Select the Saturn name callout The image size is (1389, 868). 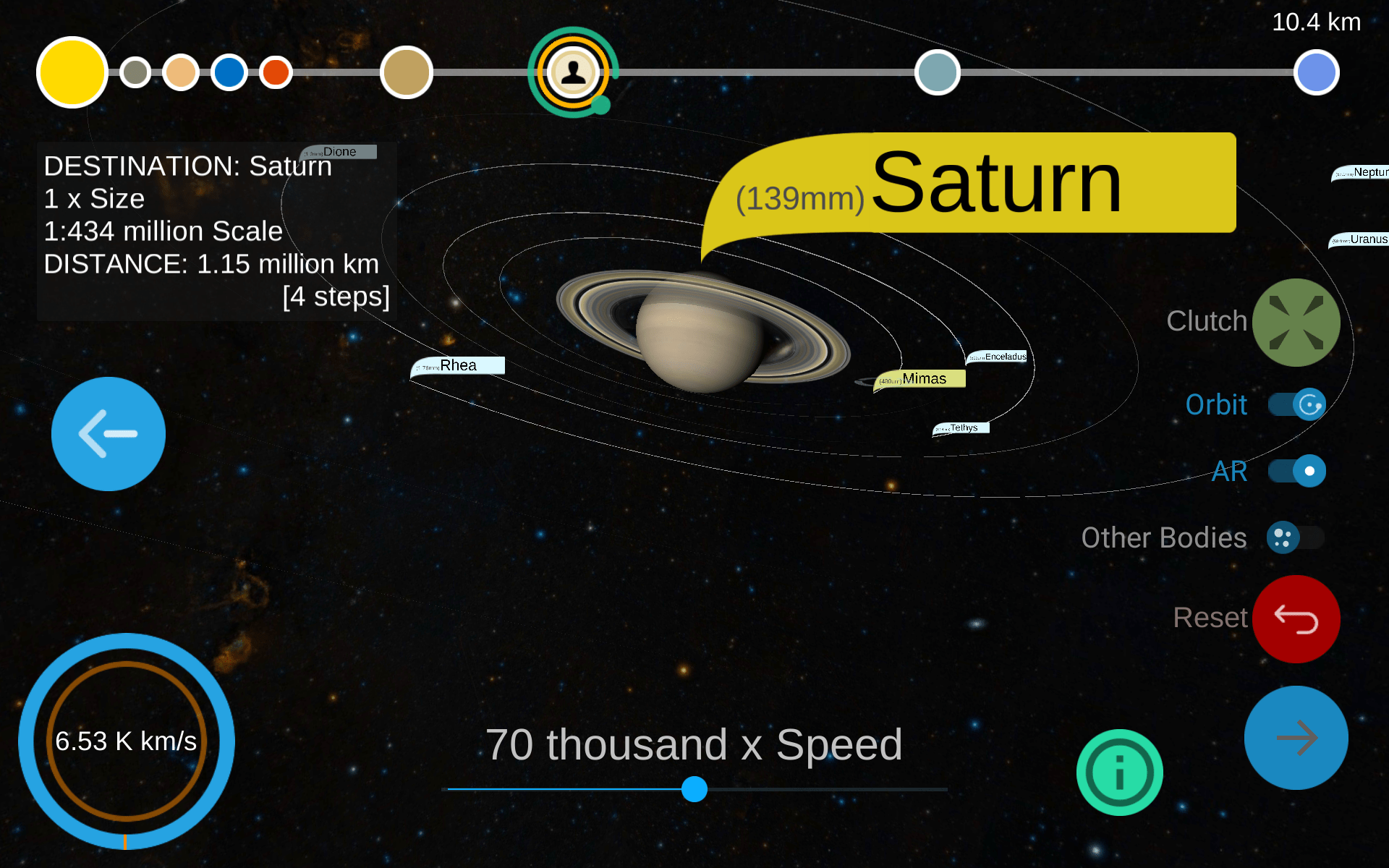(969, 183)
